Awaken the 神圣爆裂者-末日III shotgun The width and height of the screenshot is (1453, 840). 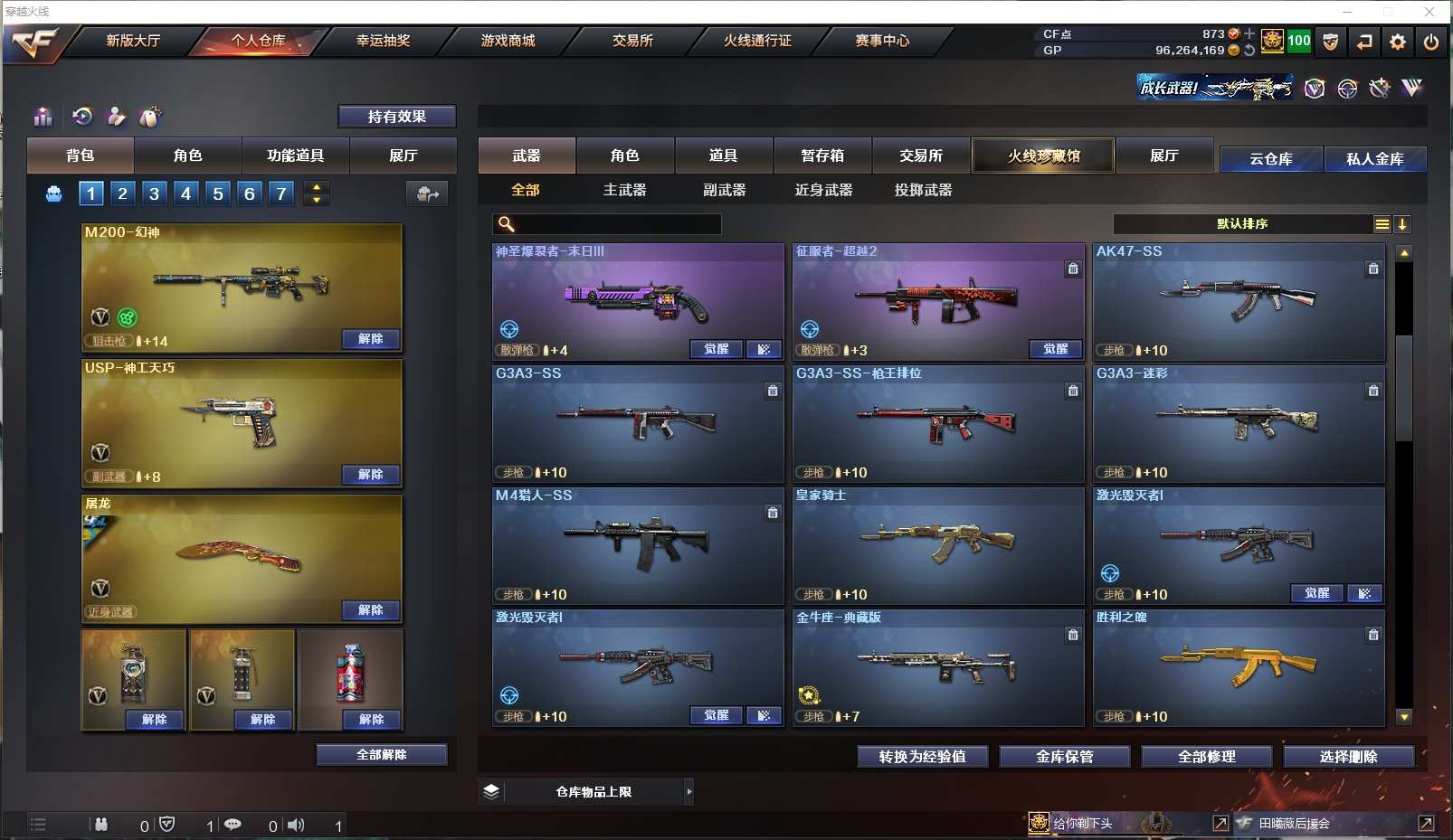(x=716, y=349)
